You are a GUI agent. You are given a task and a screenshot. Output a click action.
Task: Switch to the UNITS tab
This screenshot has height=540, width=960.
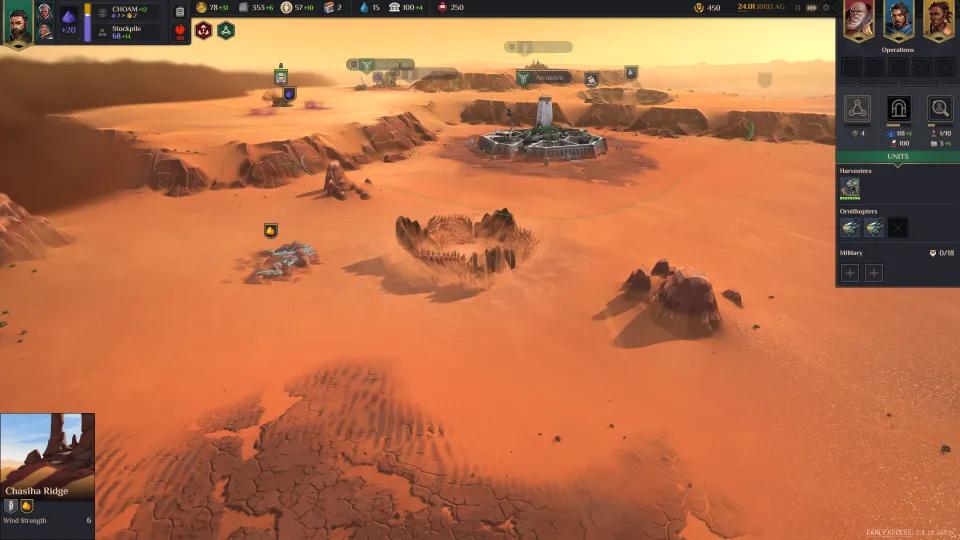coord(897,157)
